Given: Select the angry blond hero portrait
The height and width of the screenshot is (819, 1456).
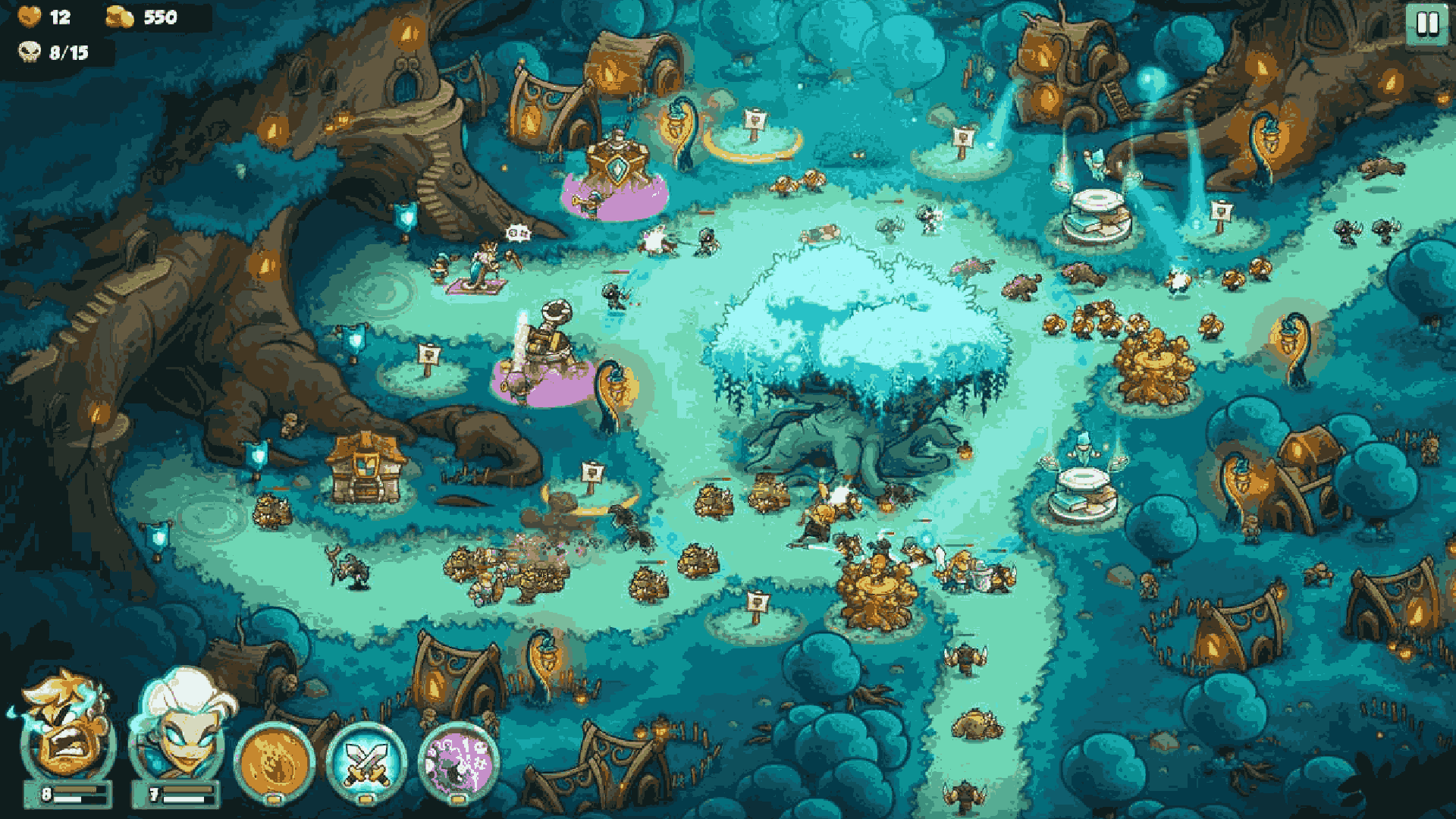Looking at the screenshot, I should [x=67, y=730].
